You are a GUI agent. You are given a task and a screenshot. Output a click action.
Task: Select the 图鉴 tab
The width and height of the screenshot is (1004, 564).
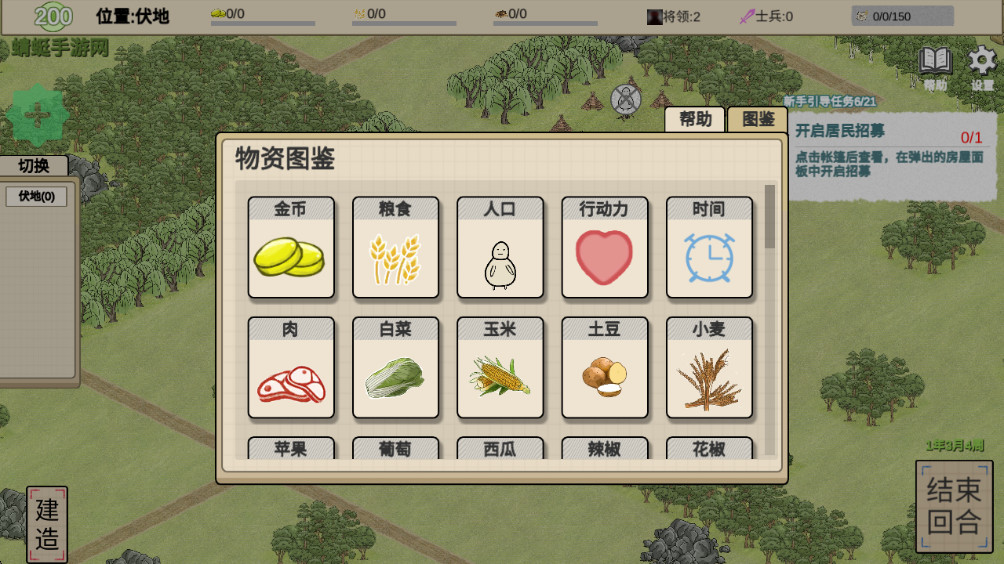tap(757, 119)
